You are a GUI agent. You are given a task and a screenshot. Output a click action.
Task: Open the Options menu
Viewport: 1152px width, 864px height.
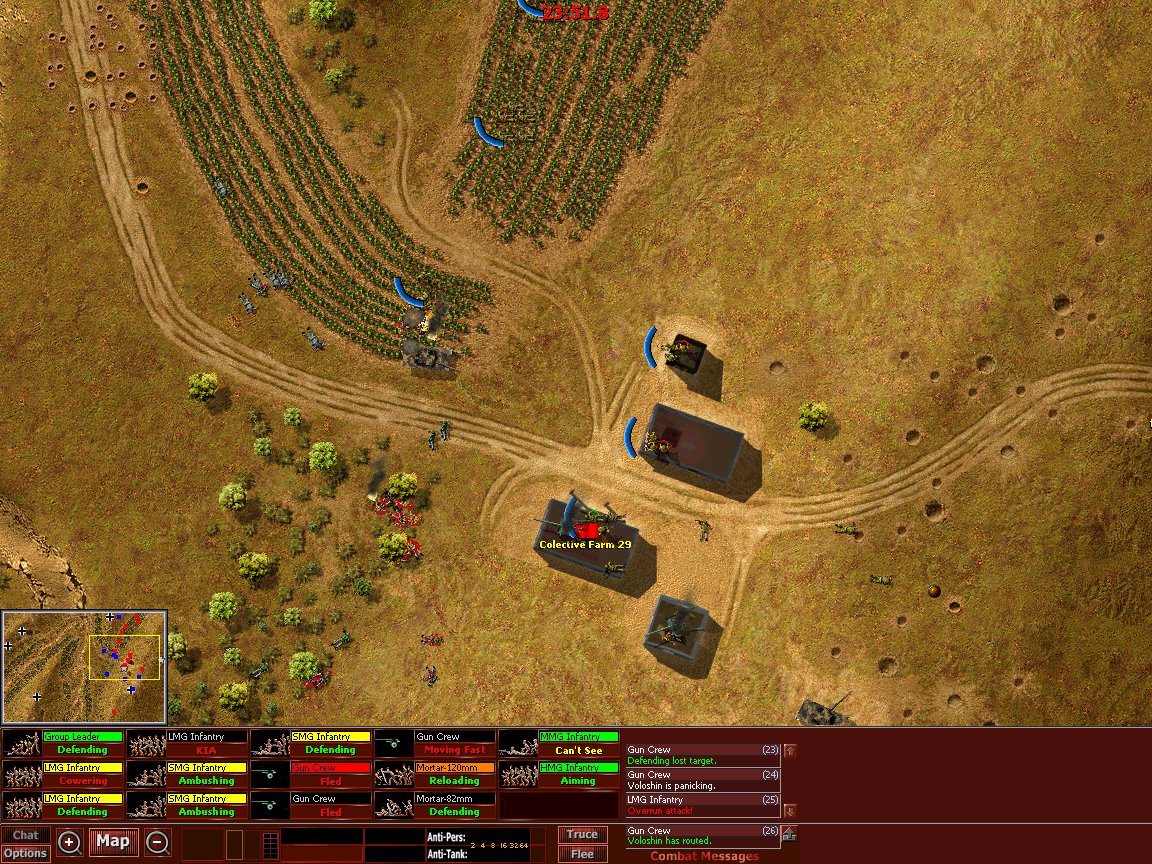pyautogui.click(x=26, y=853)
